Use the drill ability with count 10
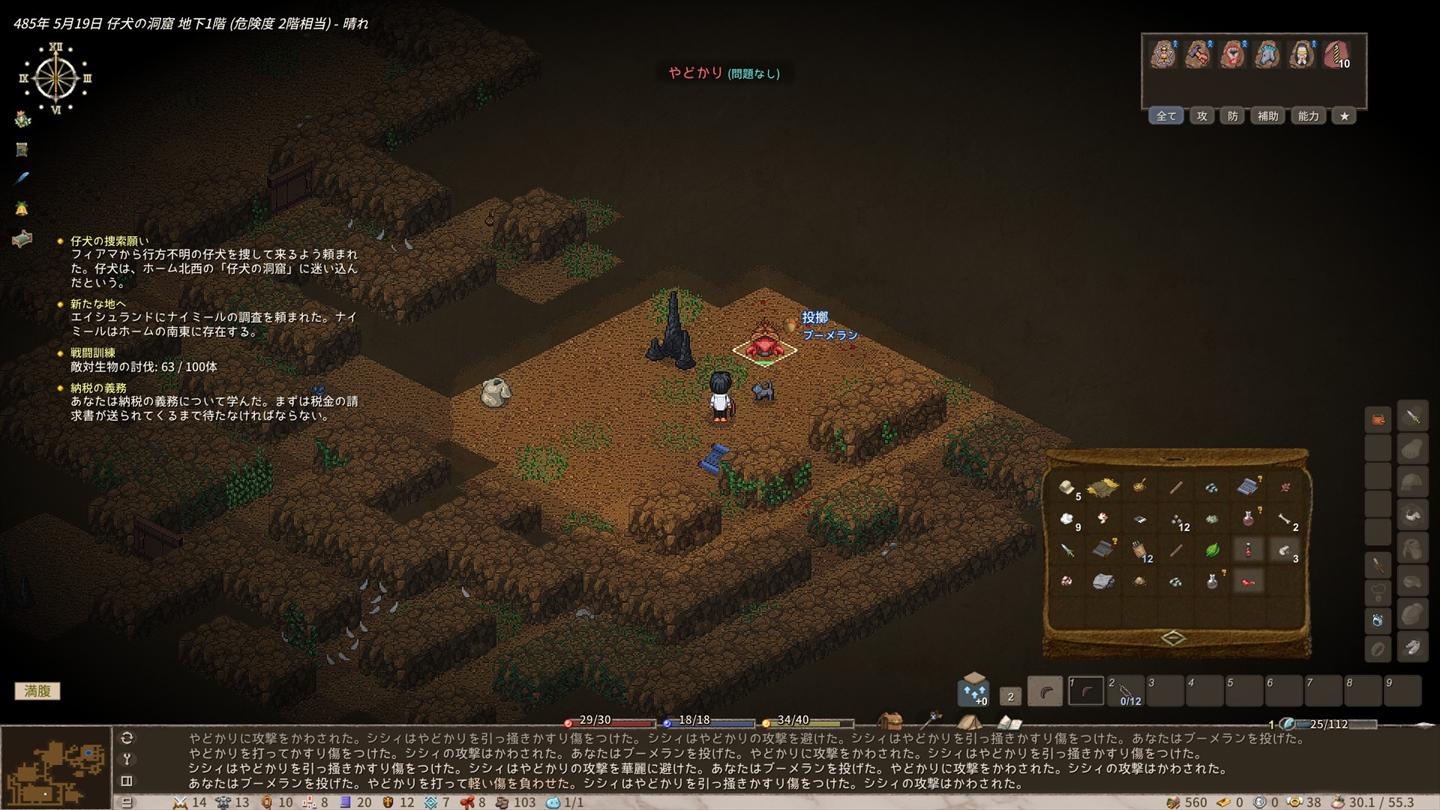The image size is (1440, 810). (x=1336, y=55)
